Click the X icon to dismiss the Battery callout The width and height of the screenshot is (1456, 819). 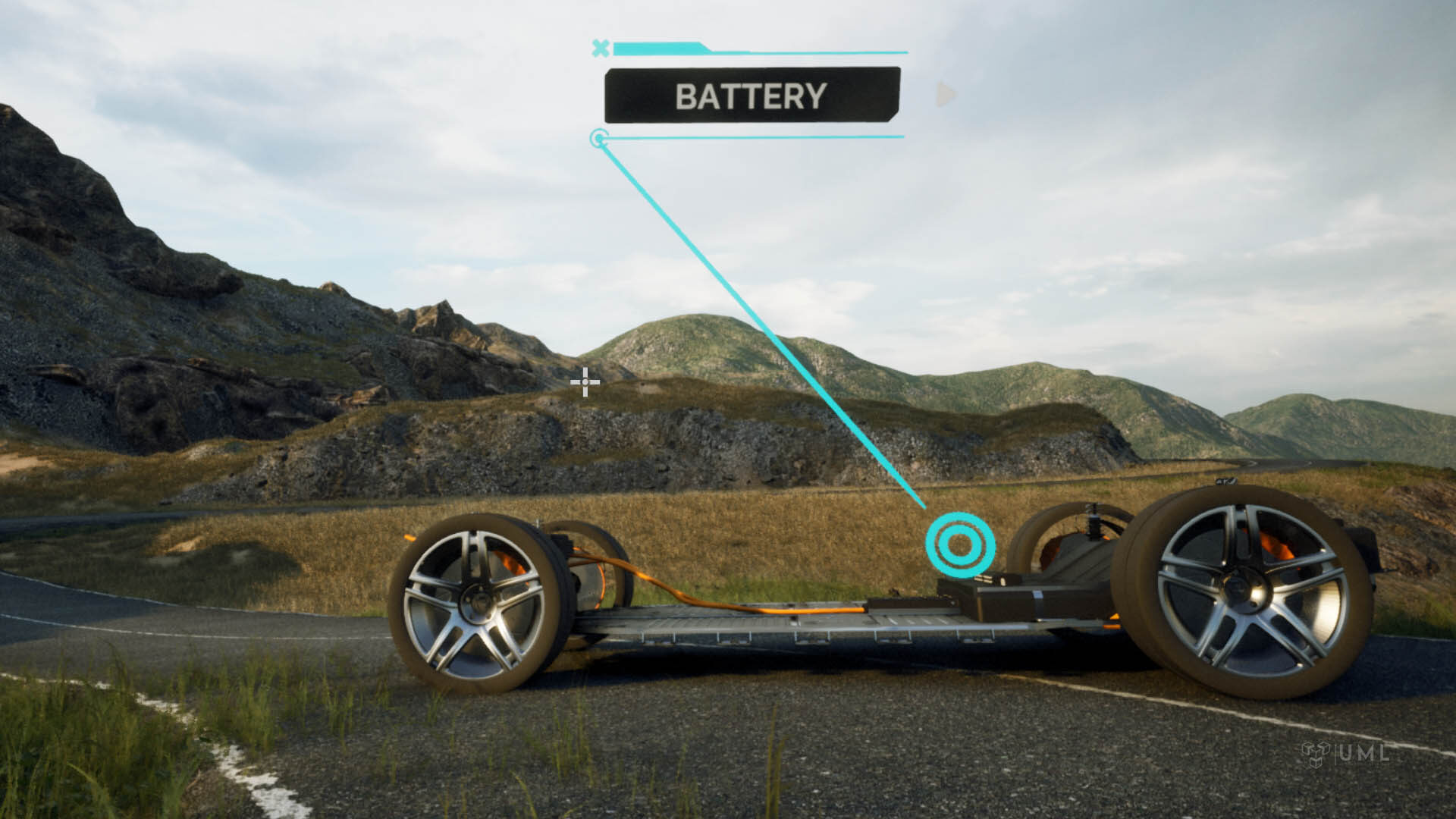click(601, 48)
